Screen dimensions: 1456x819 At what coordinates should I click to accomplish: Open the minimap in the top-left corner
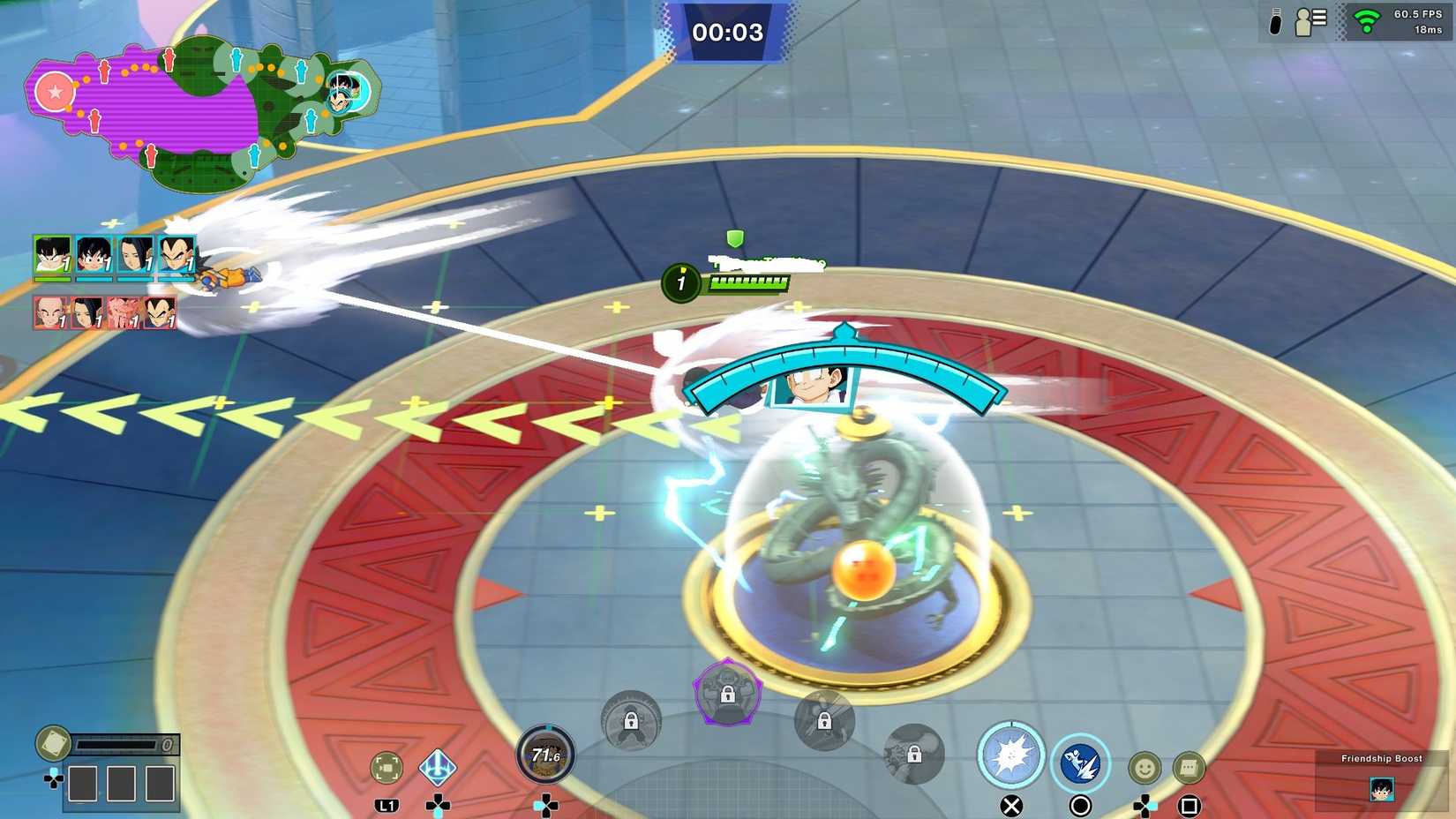pyautogui.click(x=203, y=106)
